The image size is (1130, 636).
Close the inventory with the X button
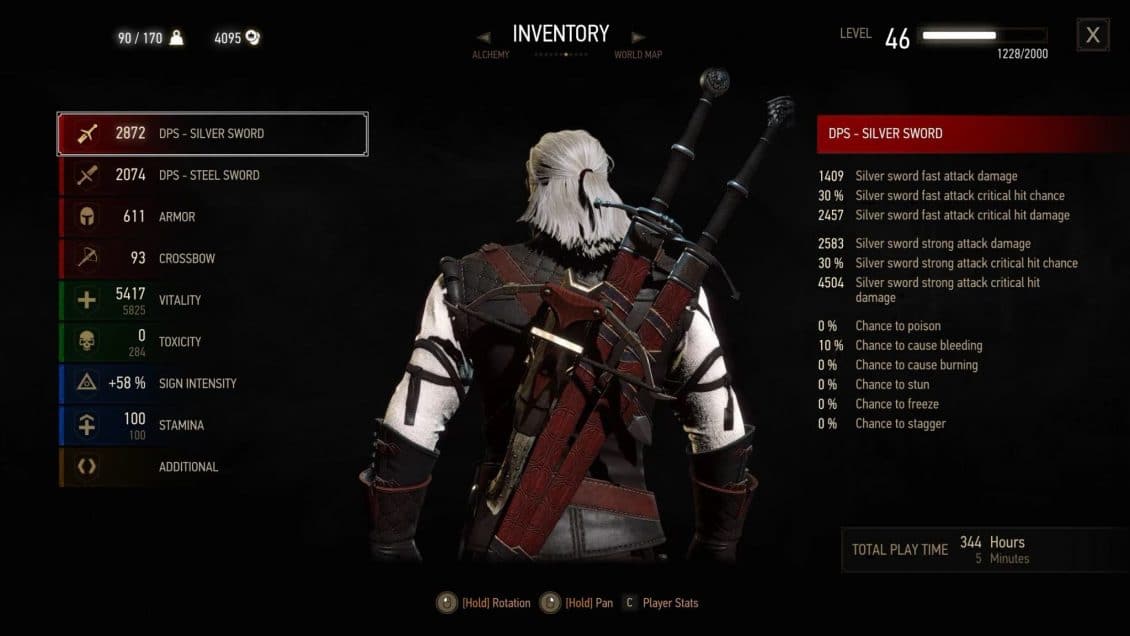(1092, 35)
